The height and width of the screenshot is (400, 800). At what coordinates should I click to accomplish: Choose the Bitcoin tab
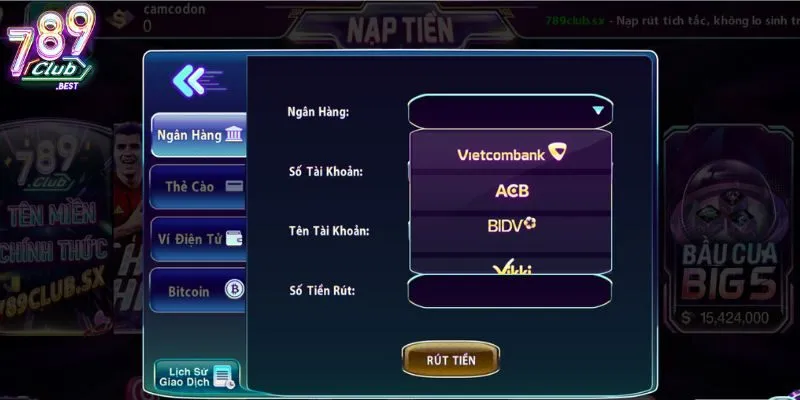(x=198, y=291)
